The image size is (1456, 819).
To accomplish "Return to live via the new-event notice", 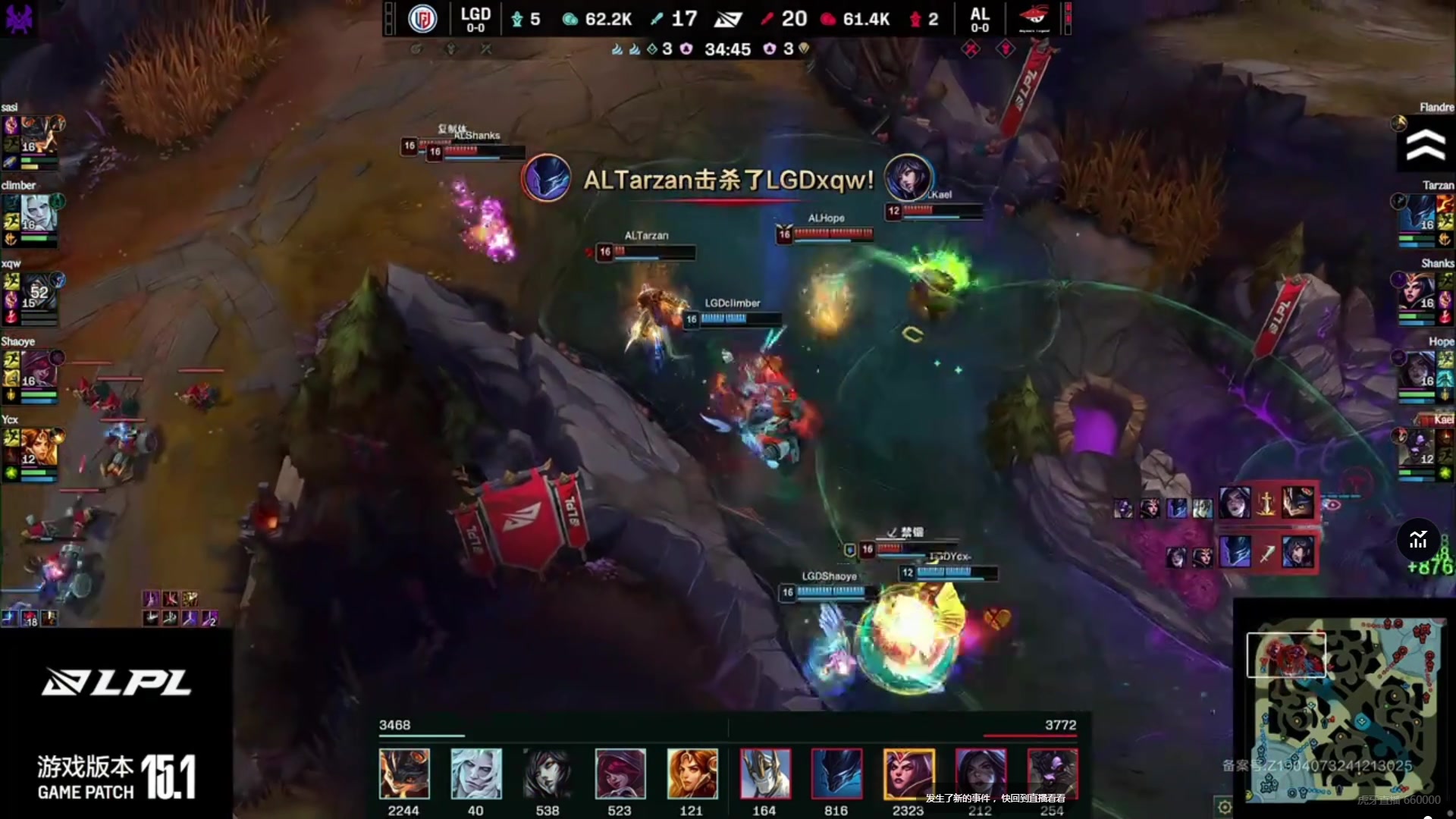I will point(995,799).
